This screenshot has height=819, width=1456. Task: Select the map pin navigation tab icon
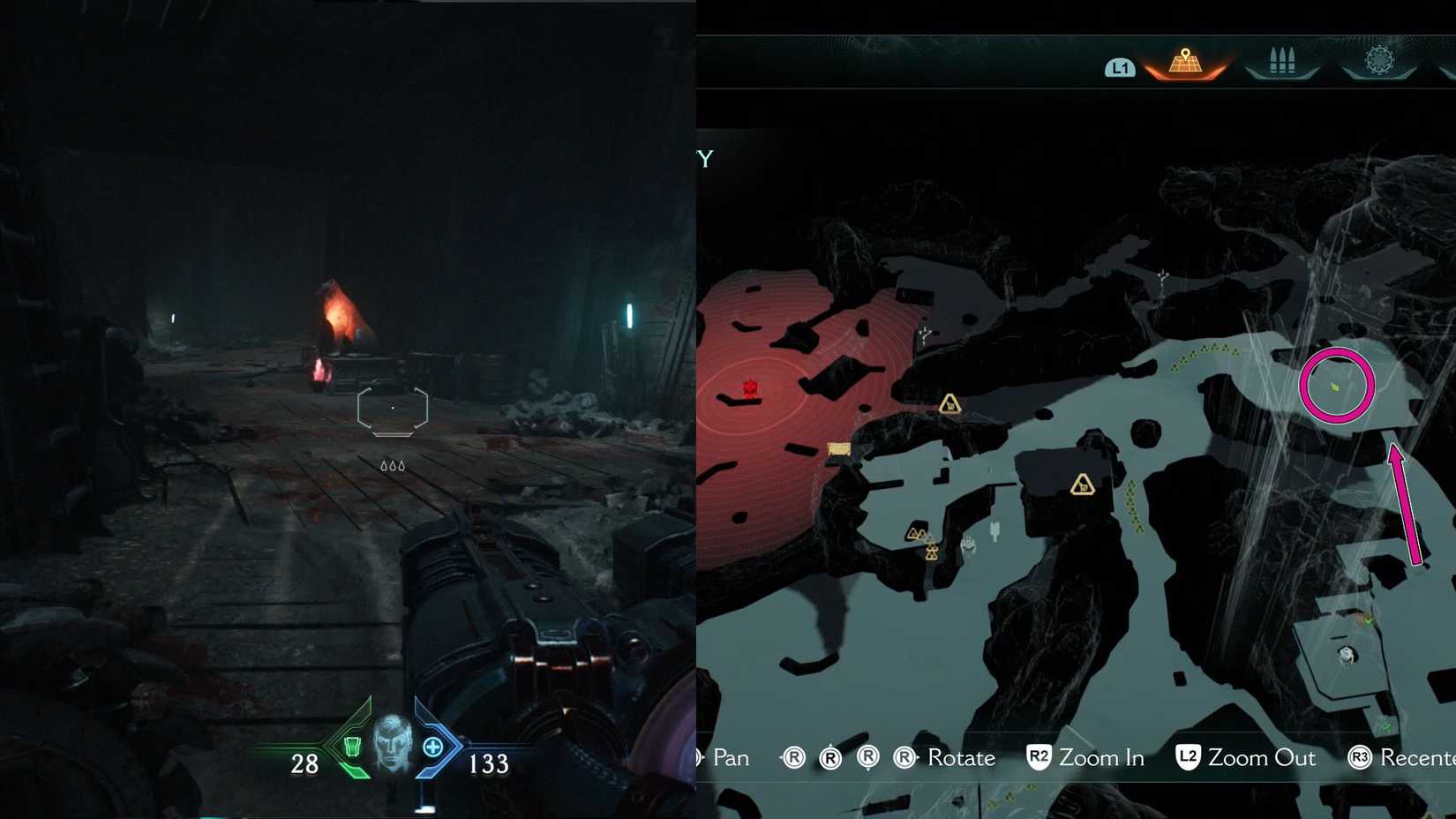[x=1186, y=62]
